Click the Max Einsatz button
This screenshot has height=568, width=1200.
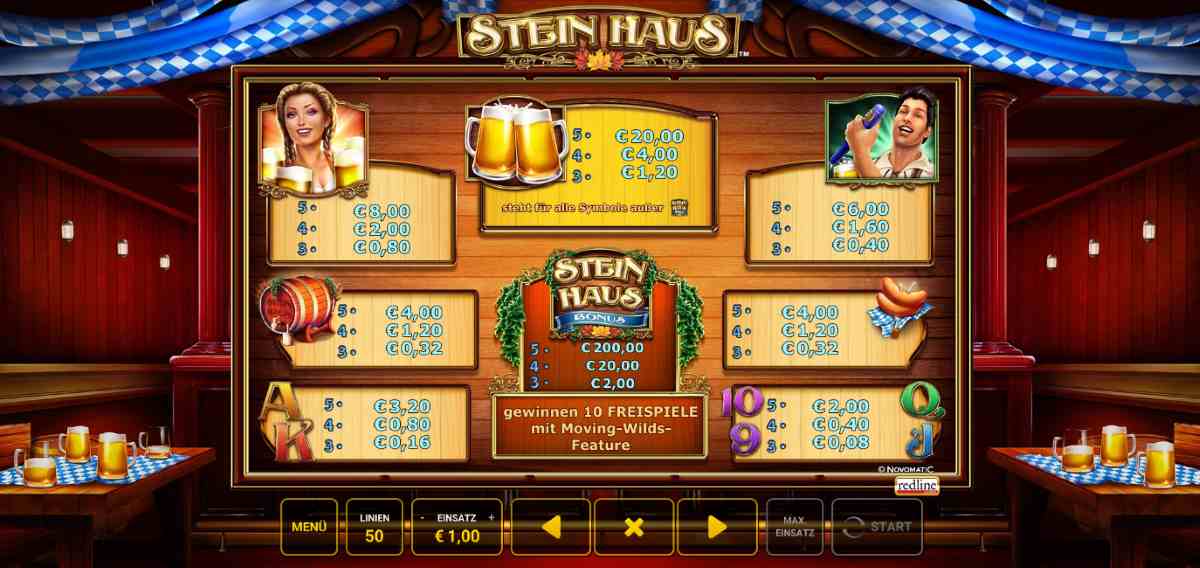(794, 526)
